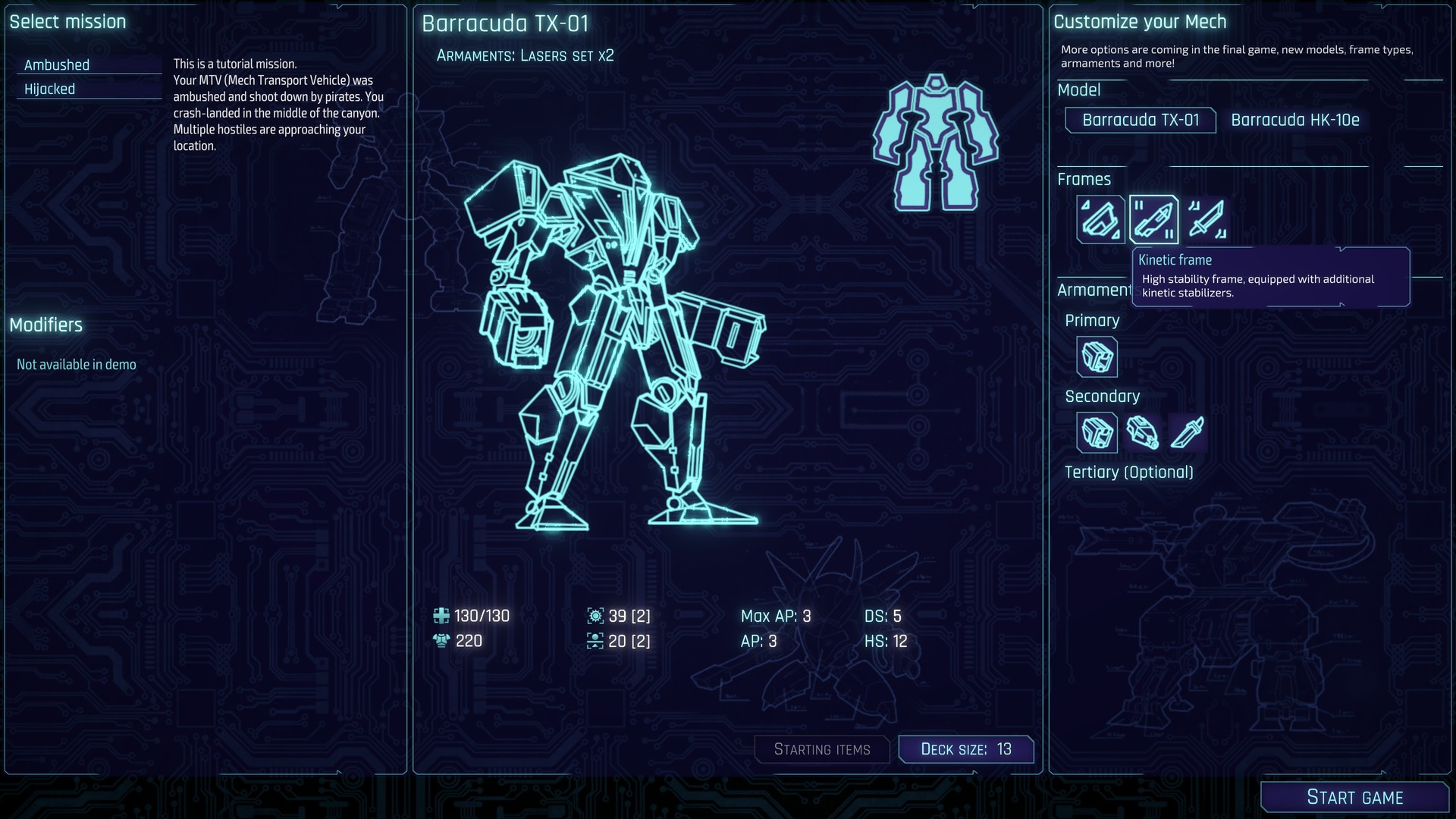The image size is (1456, 819).
Task: Click the health cross stat icon
Action: coord(442,616)
